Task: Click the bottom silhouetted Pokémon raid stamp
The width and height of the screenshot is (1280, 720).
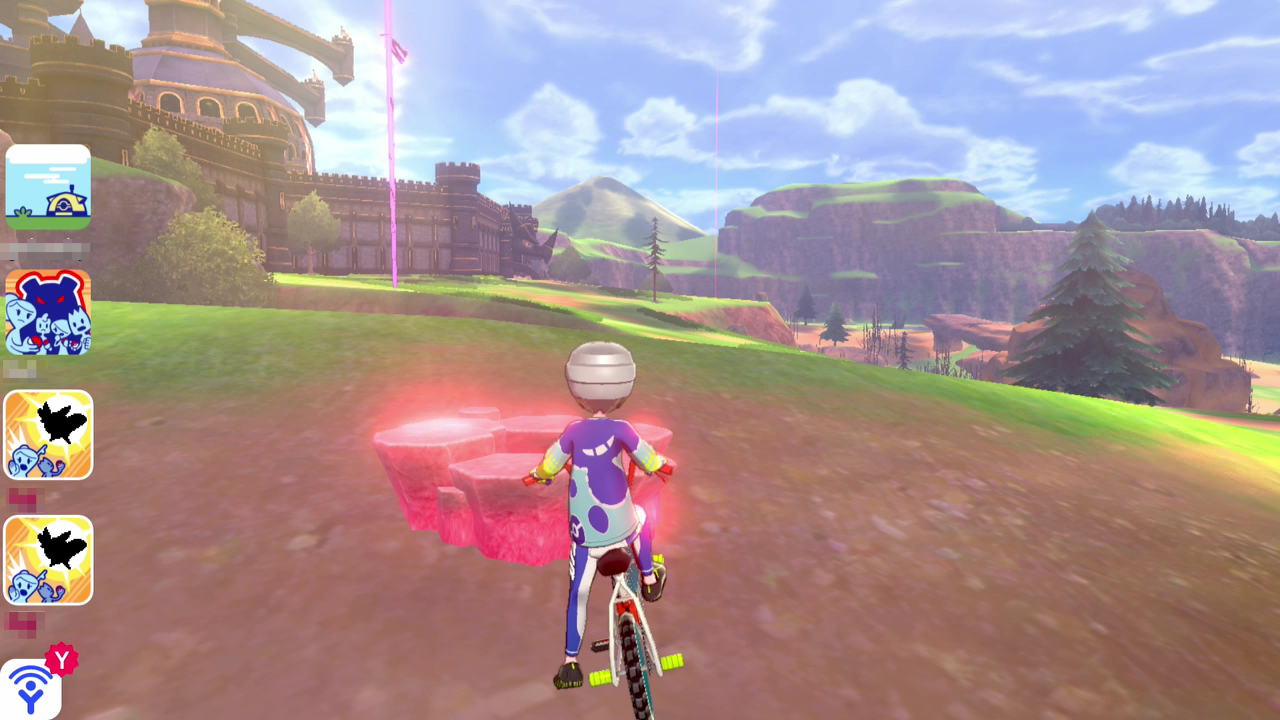Action: pyautogui.click(x=48, y=560)
